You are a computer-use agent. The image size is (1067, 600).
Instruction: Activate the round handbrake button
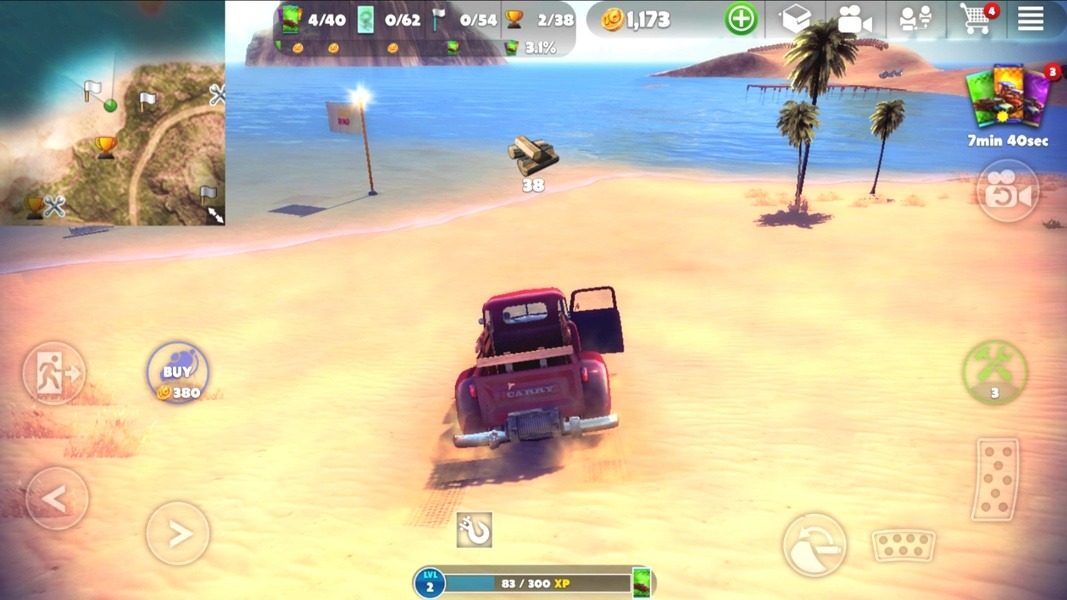pos(814,545)
